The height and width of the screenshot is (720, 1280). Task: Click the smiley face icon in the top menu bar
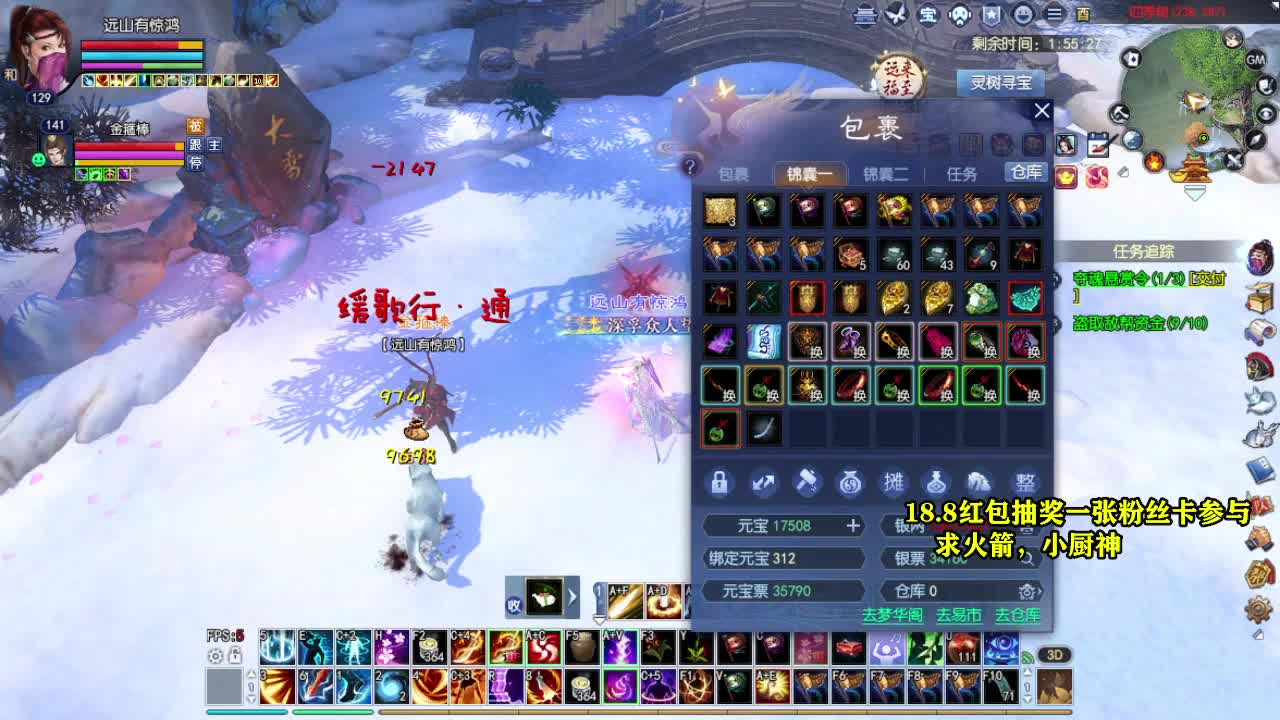pyautogui.click(x=1022, y=15)
